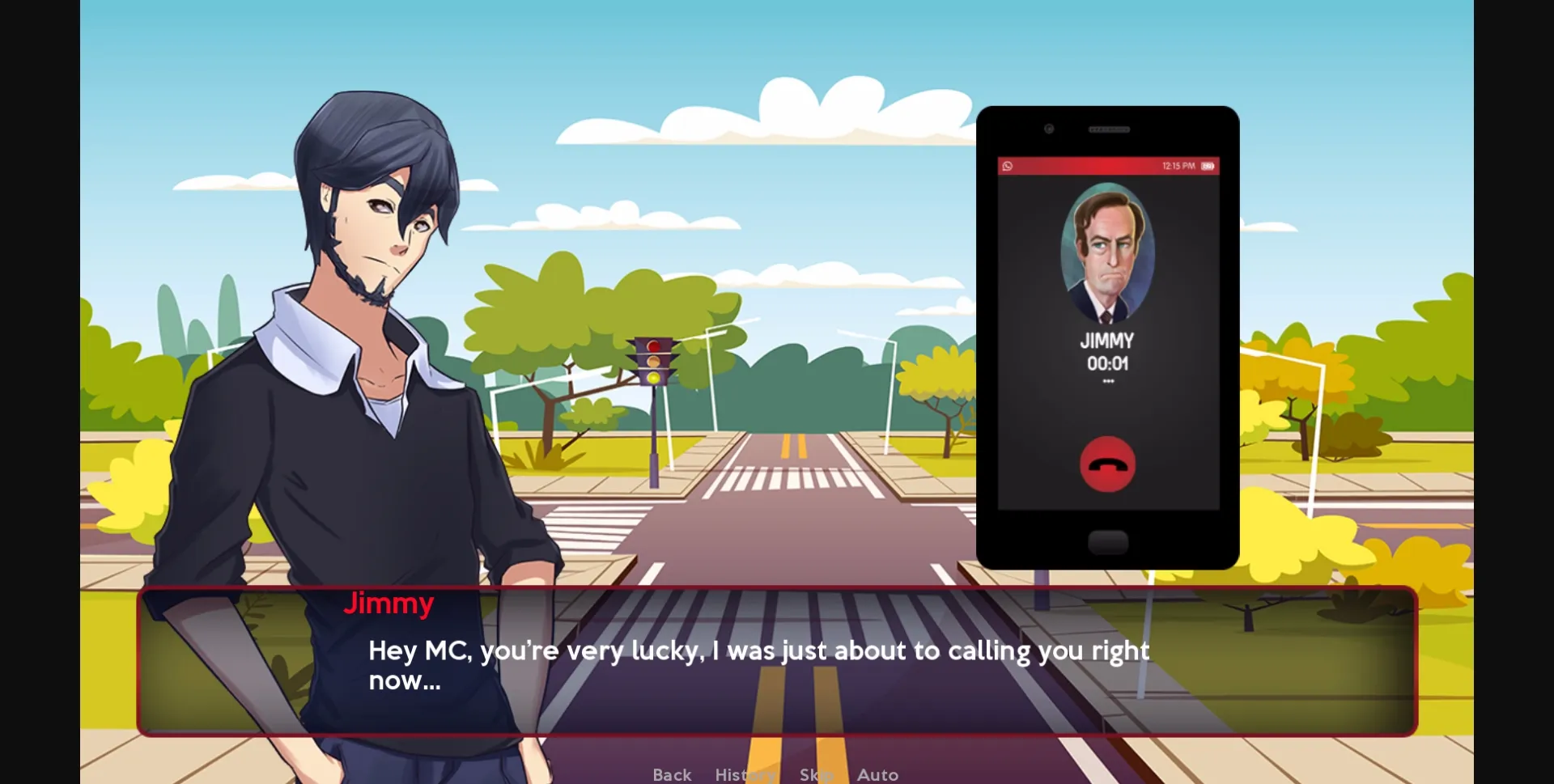Open Jimmy's name label in the dialogue box
The width and height of the screenshot is (1554, 784).
[x=388, y=604]
